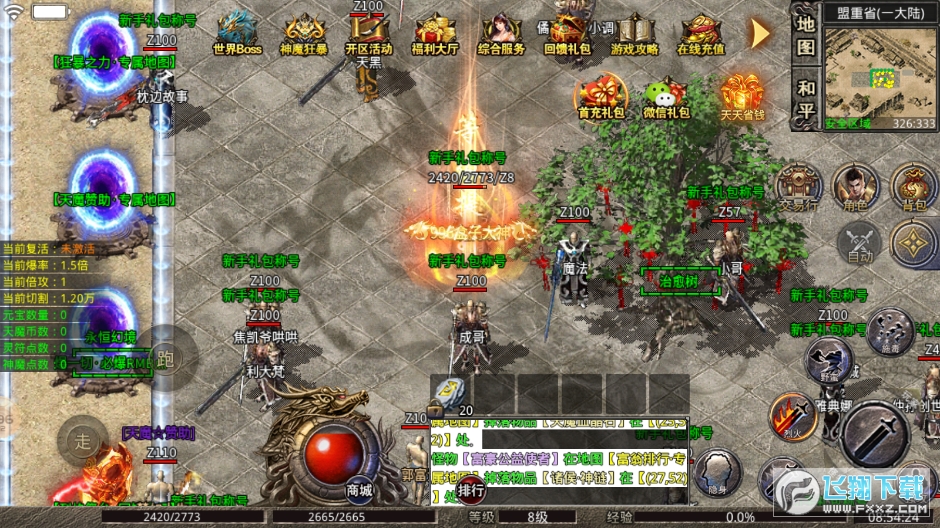Open the 世界Boss menu

point(237,32)
